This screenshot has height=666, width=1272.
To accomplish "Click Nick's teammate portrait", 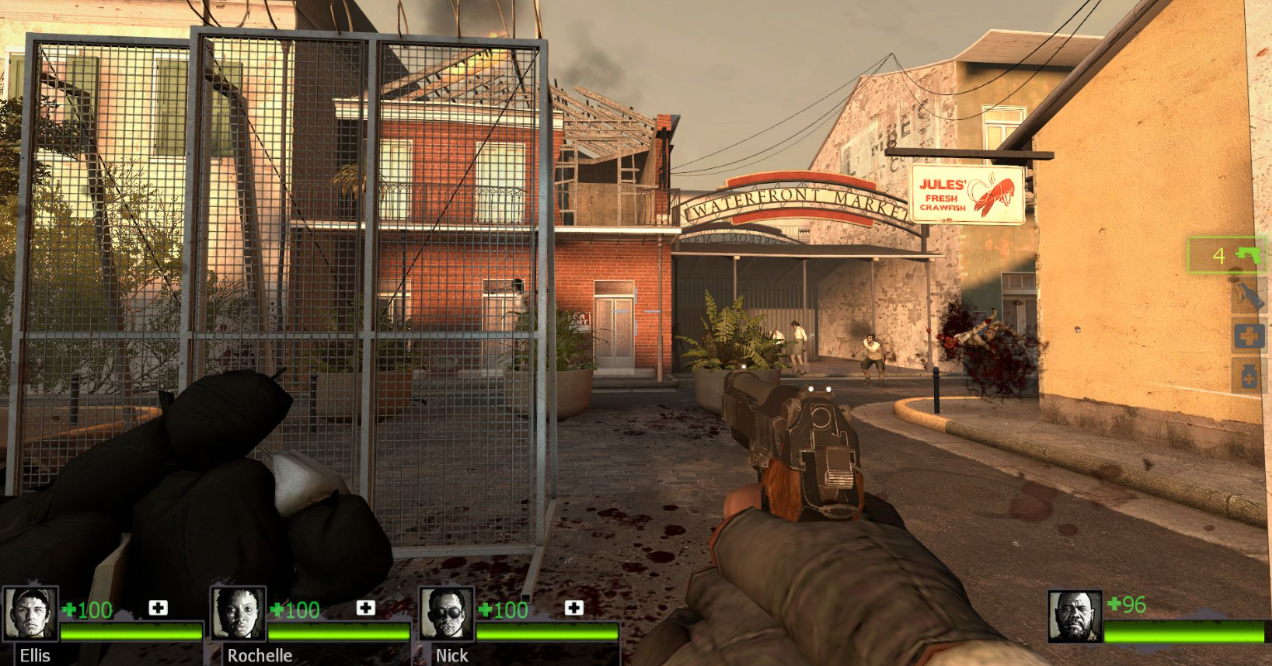I will point(446,613).
